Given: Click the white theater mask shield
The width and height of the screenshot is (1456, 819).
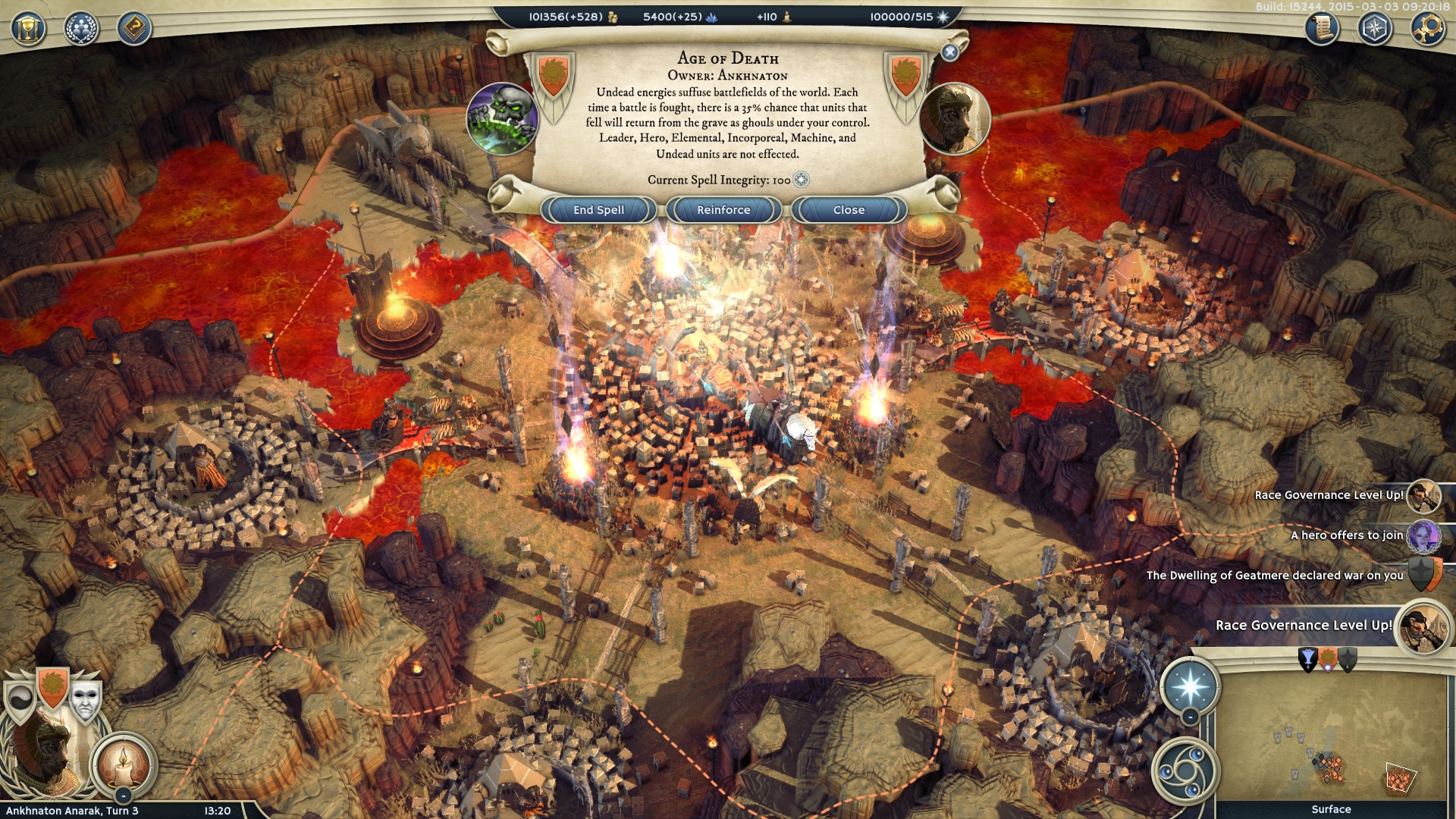Looking at the screenshot, I should click(85, 701).
